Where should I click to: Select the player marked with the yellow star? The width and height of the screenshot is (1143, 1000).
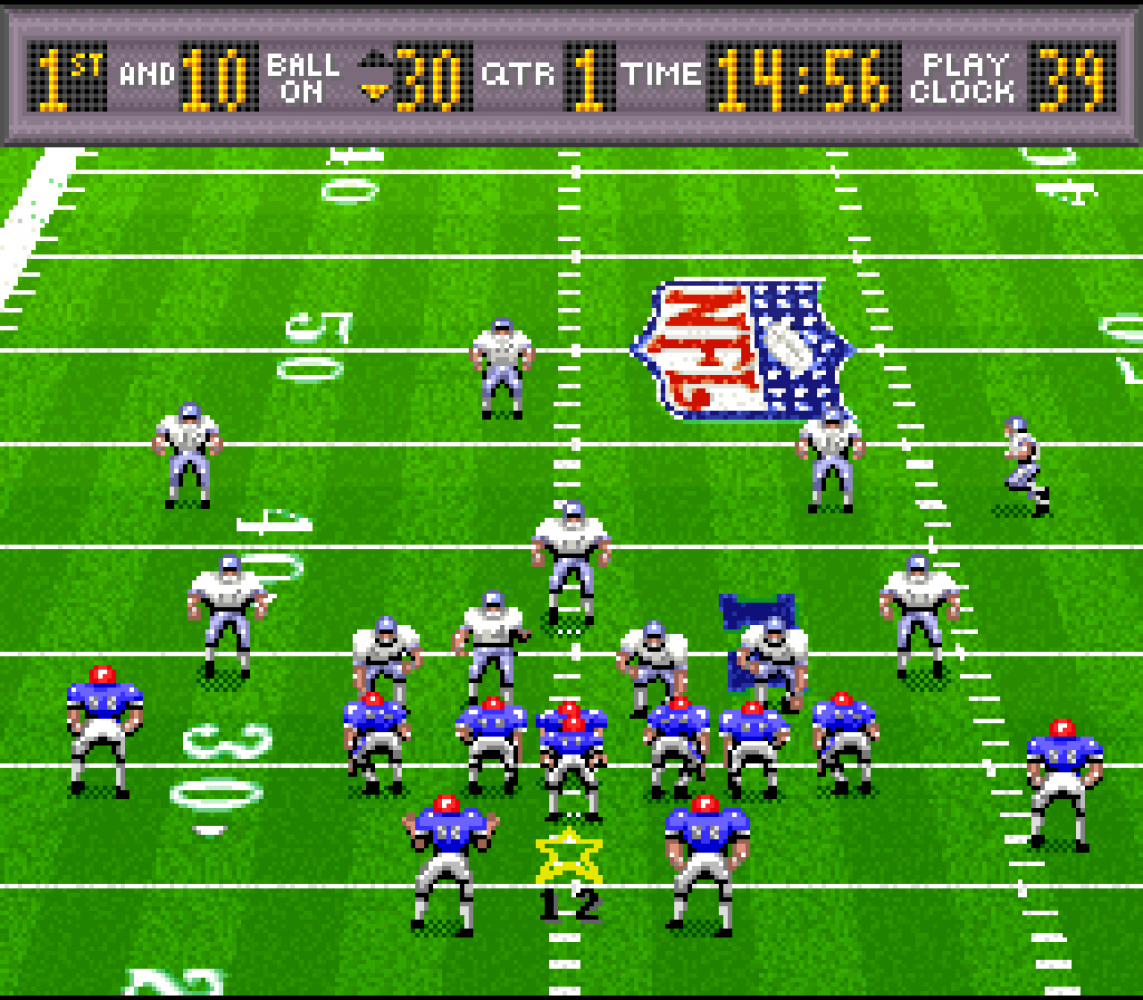click(571, 765)
